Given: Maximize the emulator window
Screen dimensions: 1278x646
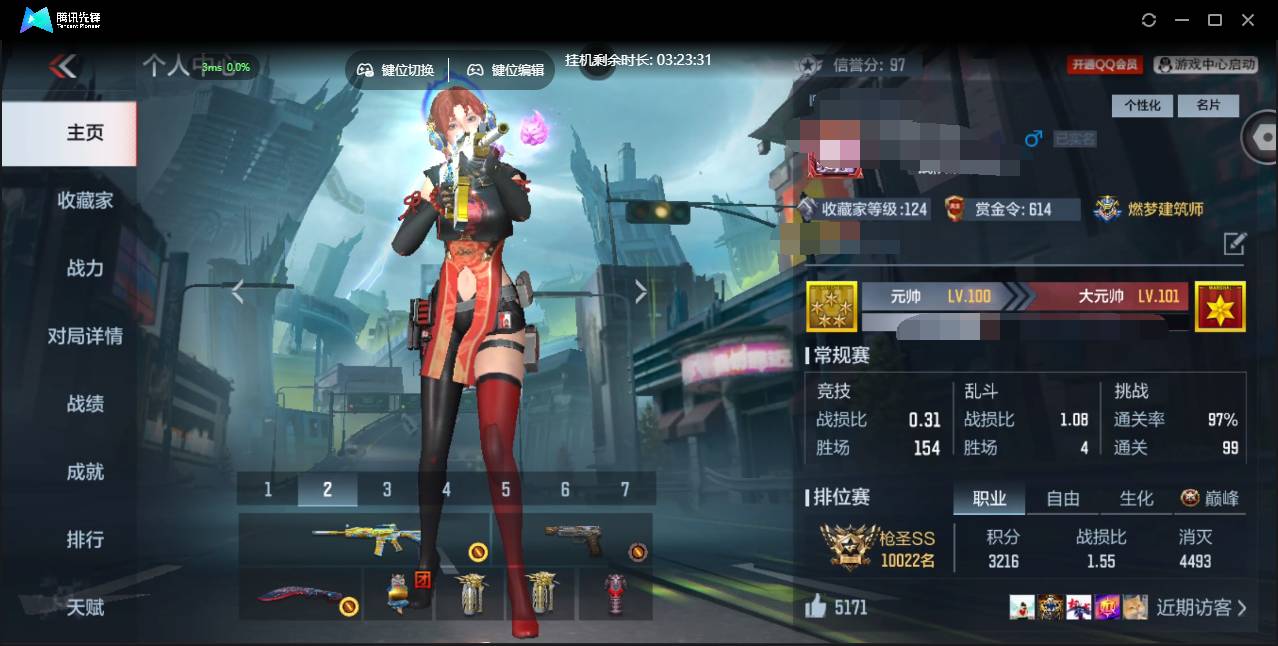Looking at the screenshot, I should point(1215,20).
